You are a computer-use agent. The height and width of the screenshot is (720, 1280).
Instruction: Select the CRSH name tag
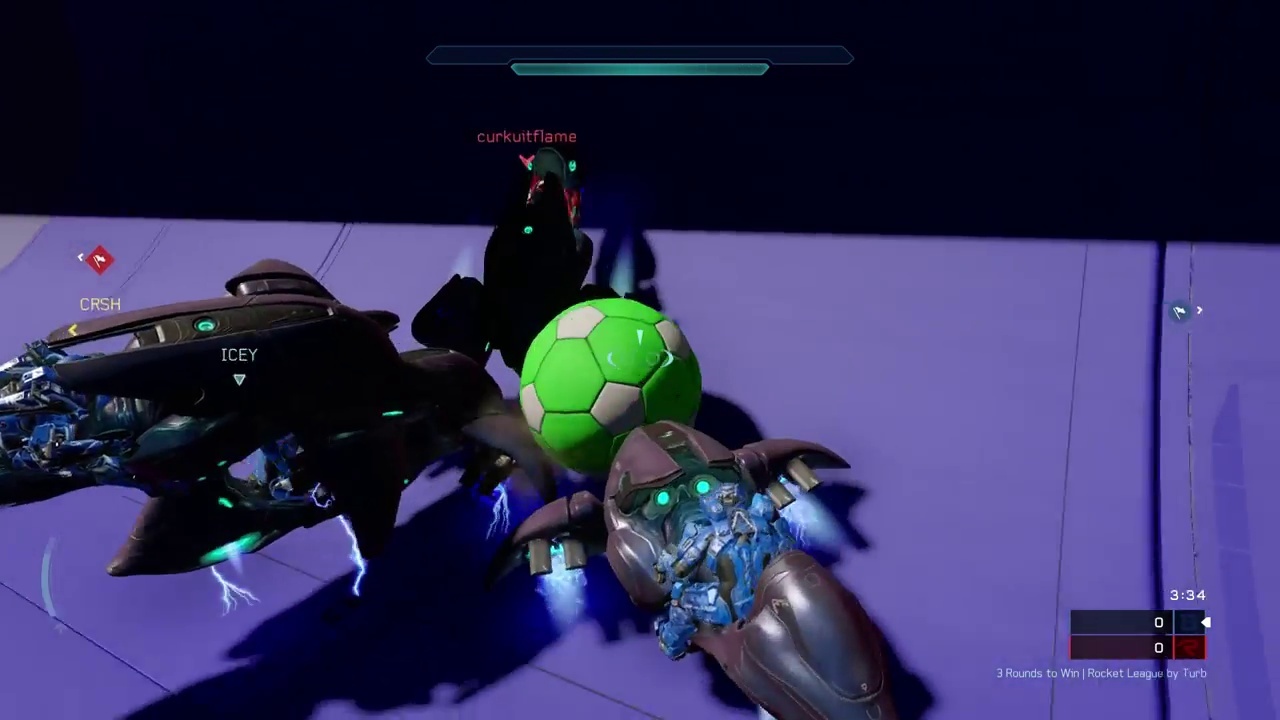(99, 304)
